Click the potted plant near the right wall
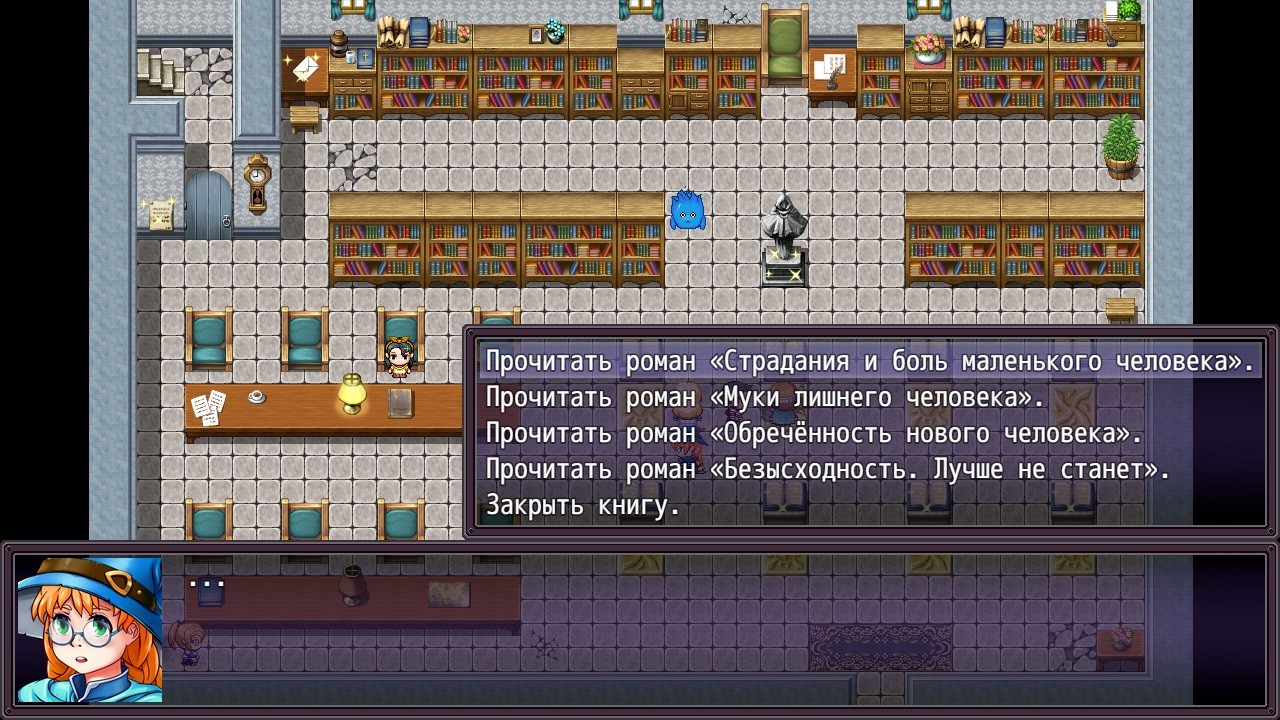The width and height of the screenshot is (1280, 720). [1121, 145]
